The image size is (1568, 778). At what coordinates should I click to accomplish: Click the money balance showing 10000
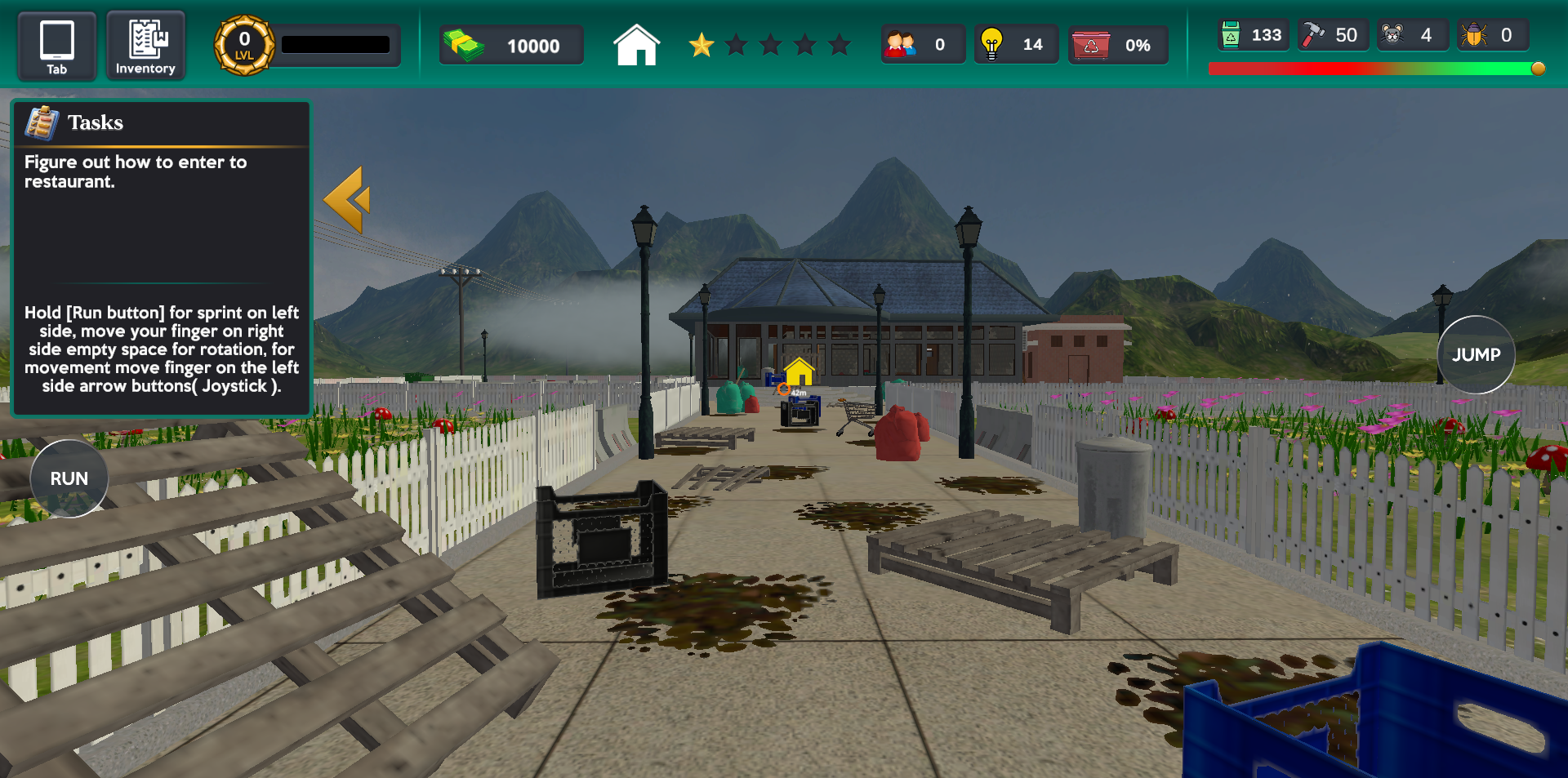tap(511, 46)
